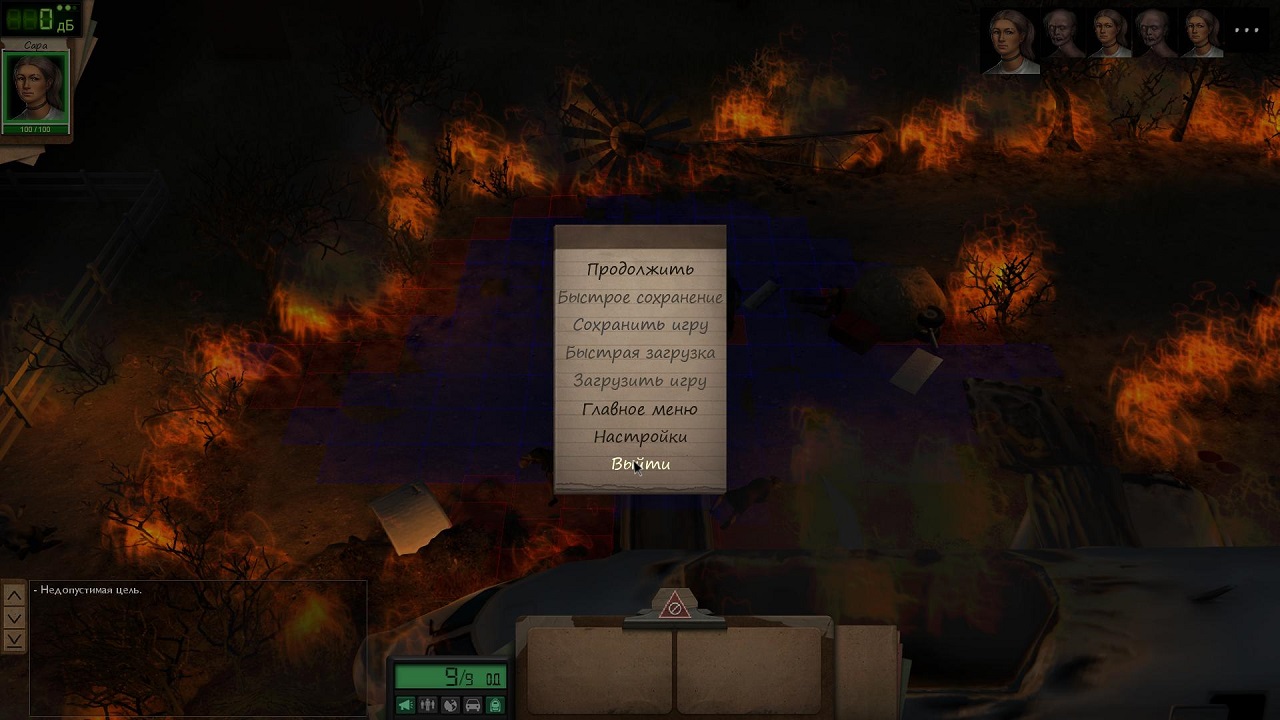Open Загрузить игру from the menu
This screenshot has width=1280, height=720.
tap(640, 381)
